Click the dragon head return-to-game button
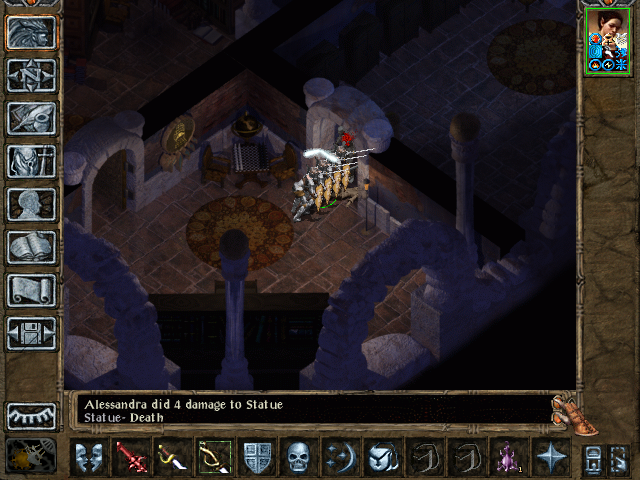 [32, 32]
